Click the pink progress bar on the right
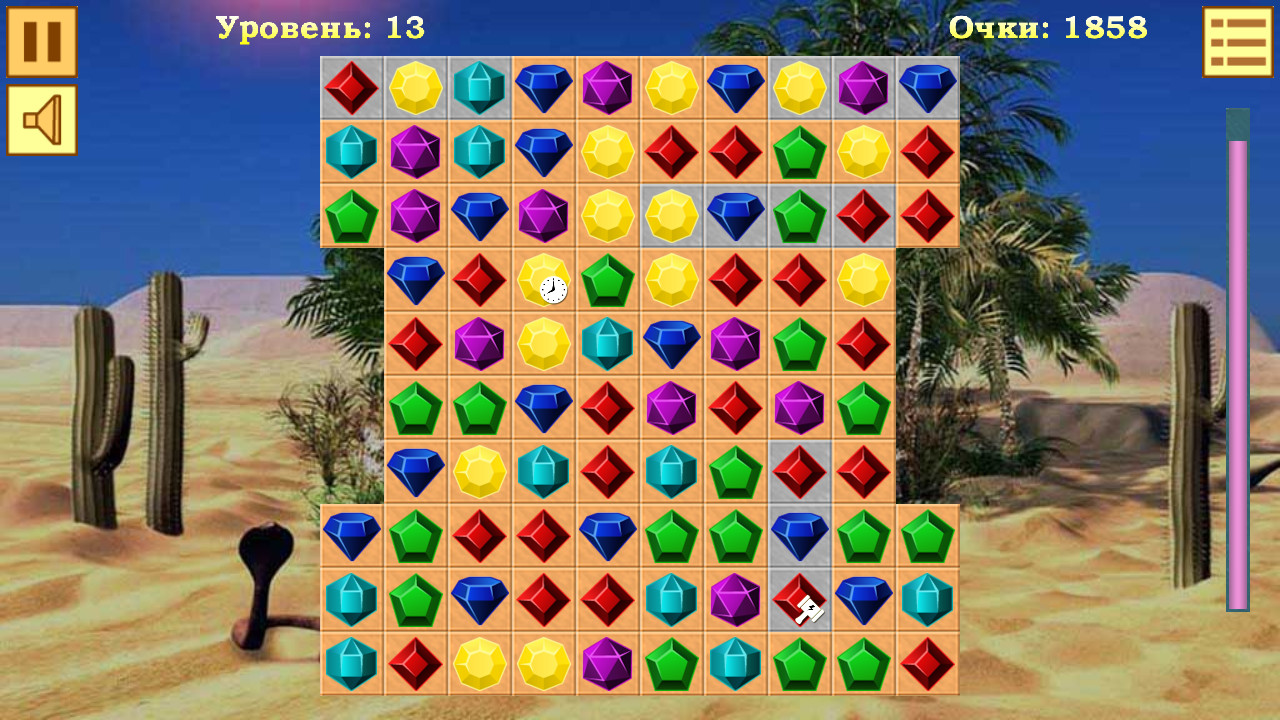Screen dimensions: 1280x720 [x=1238, y=360]
